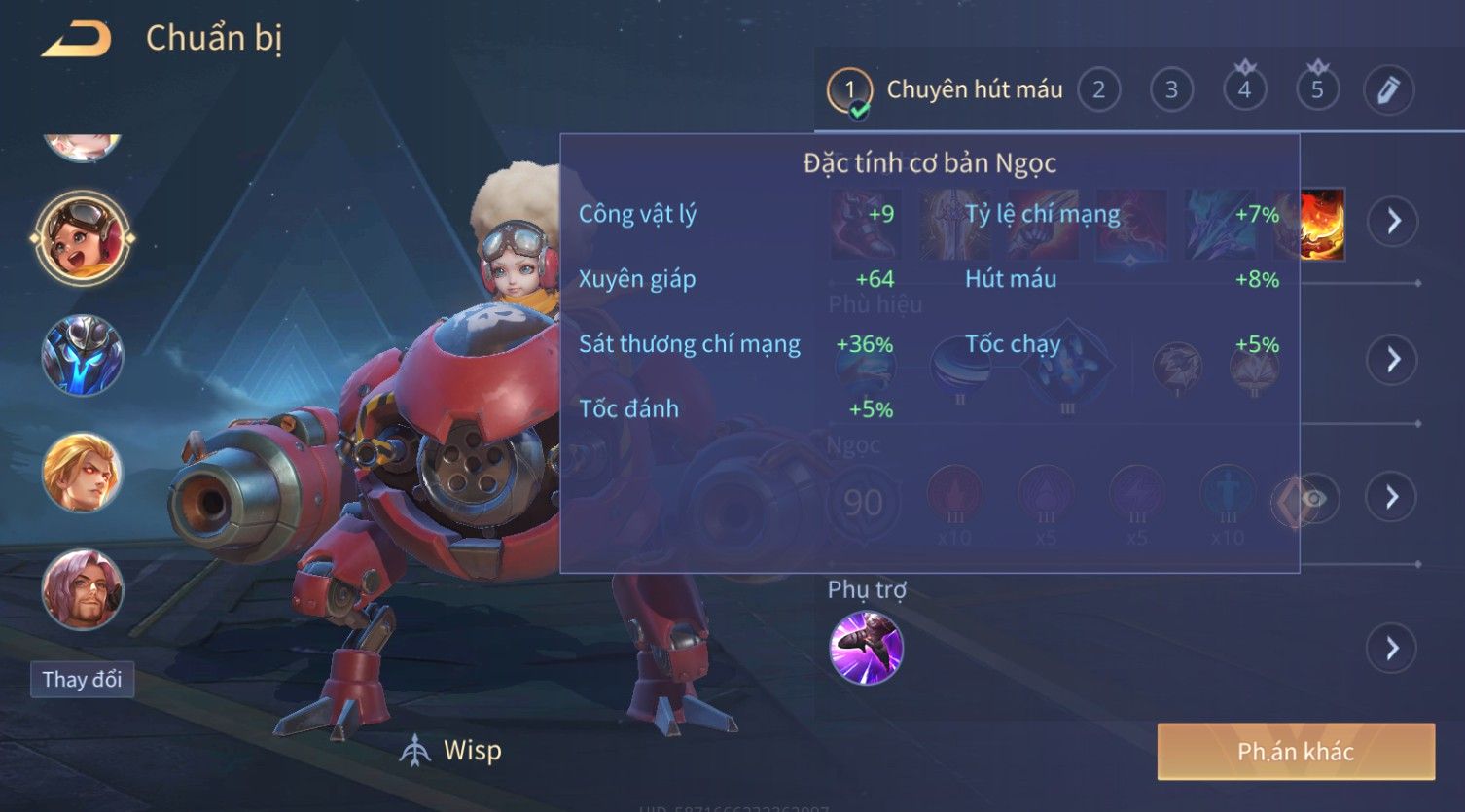Select the purple Phụ trợ spell icon
The width and height of the screenshot is (1465, 812).
click(866, 648)
